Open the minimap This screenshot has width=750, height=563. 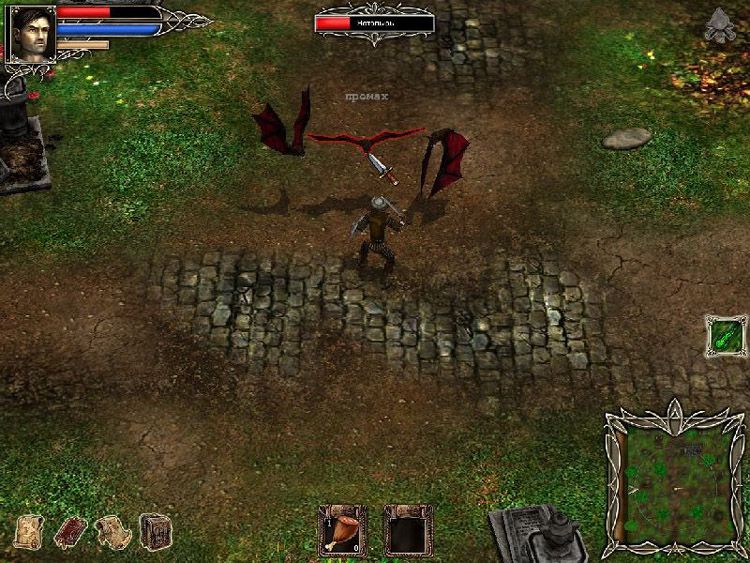click(675, 481)
